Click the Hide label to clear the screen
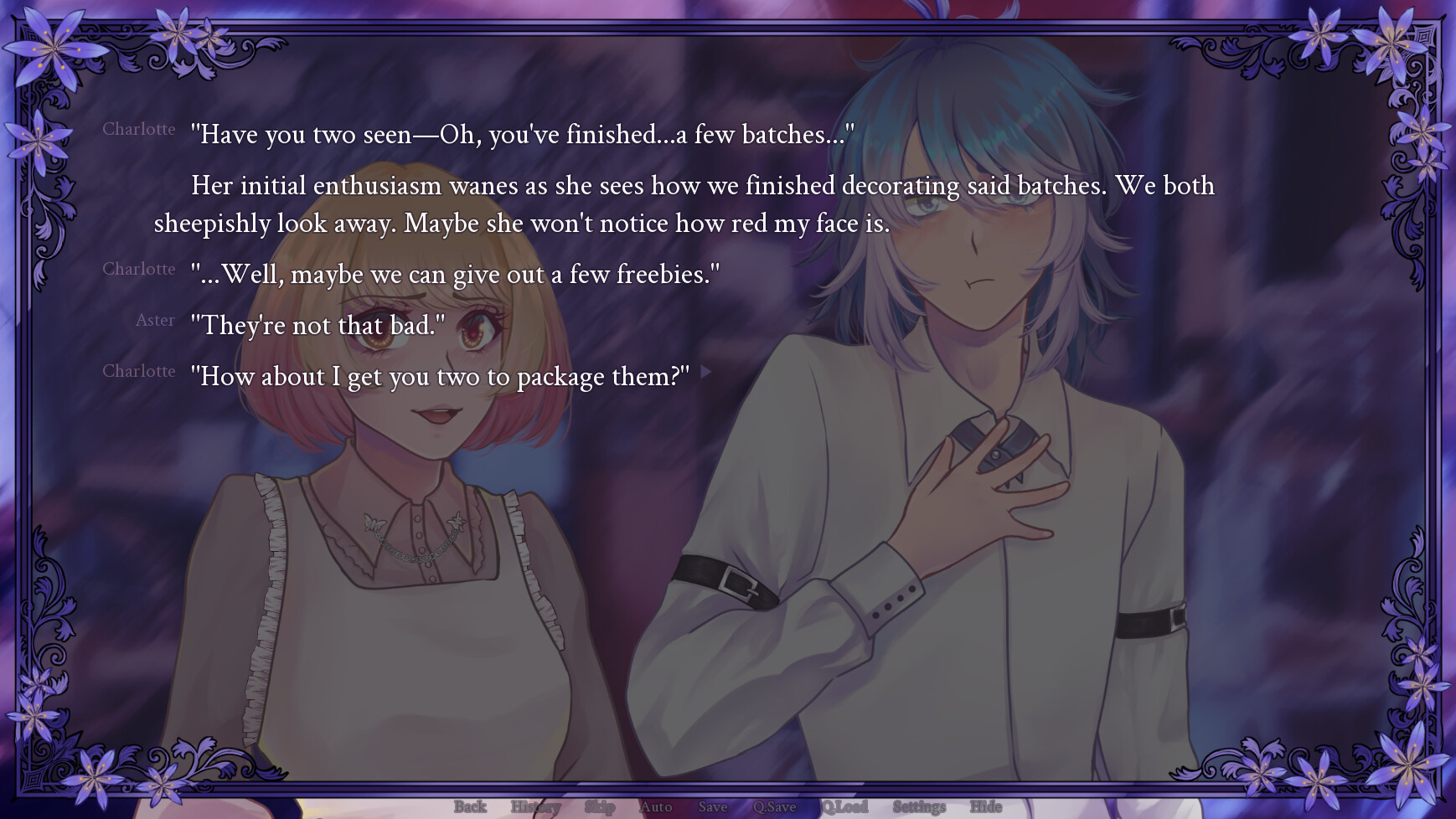This screenshot has height=819, width=1456. coord(985,806)
